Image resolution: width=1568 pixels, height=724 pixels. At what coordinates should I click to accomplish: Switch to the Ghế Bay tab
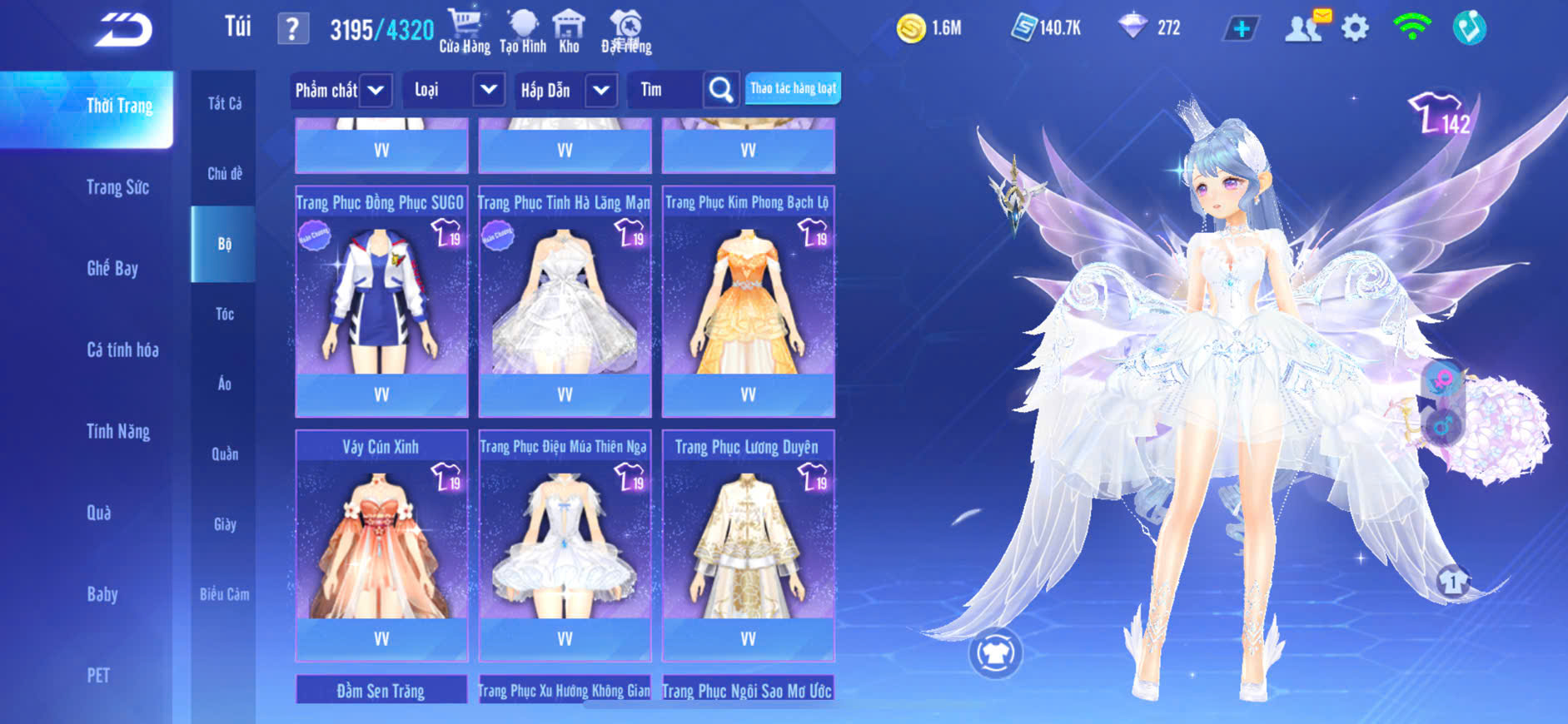[112, 268]
